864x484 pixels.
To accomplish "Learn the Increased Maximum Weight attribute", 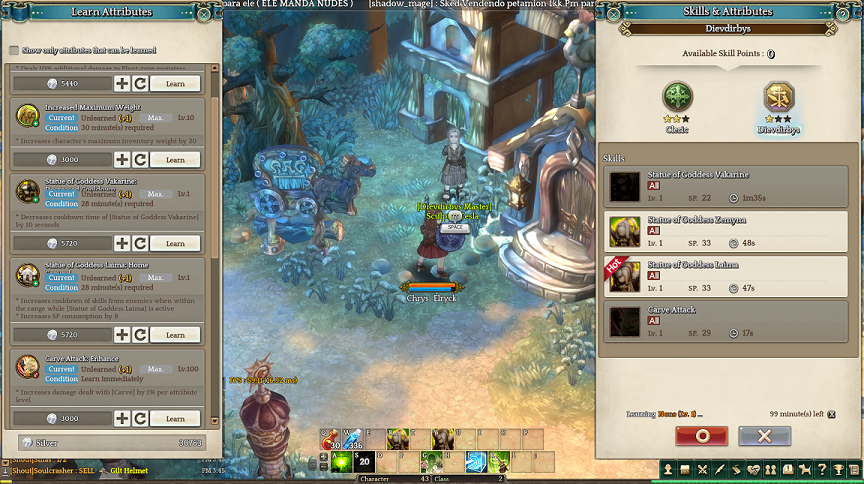I will click(175, 159).
